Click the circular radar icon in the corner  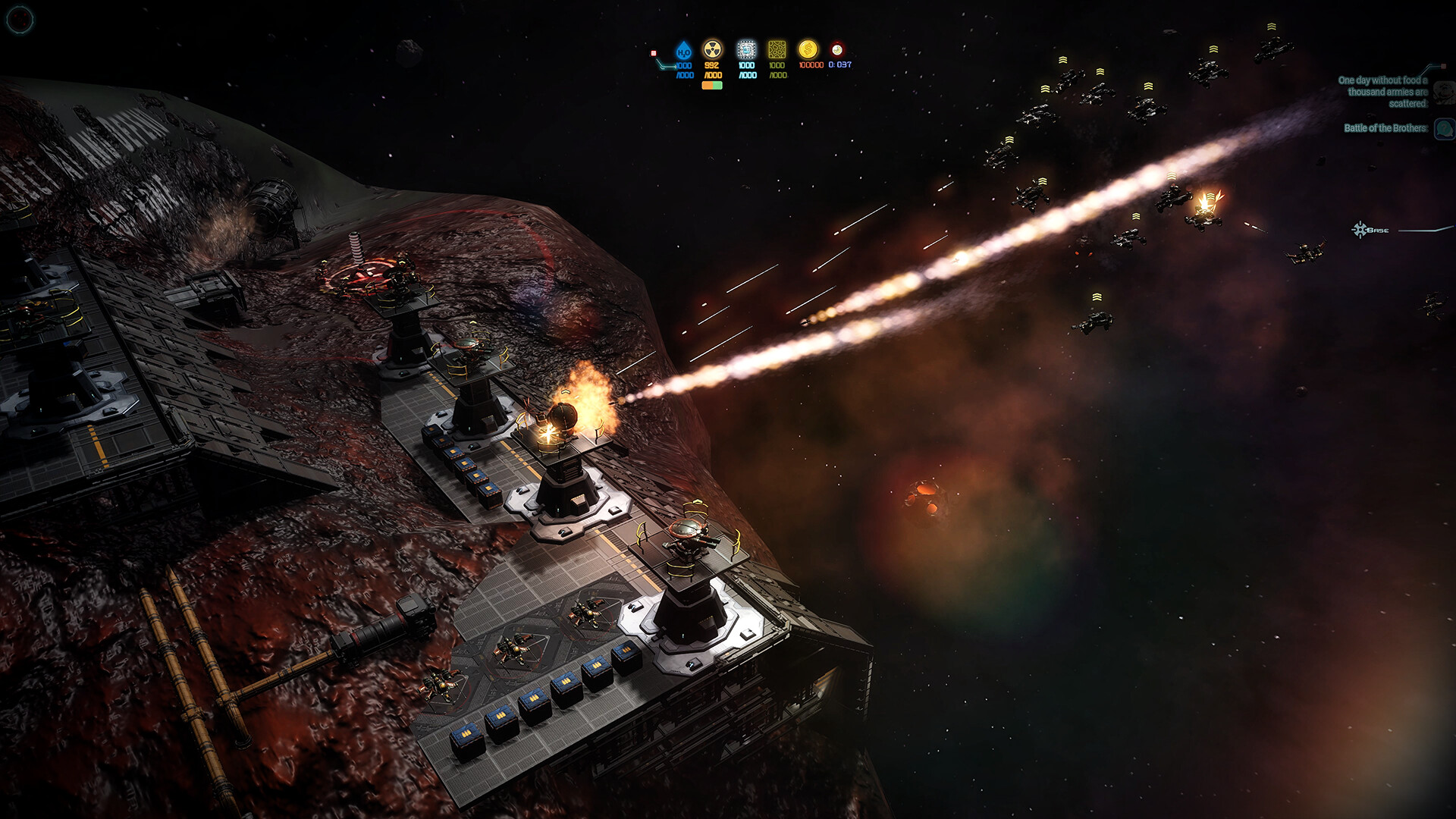pos(19,19)
